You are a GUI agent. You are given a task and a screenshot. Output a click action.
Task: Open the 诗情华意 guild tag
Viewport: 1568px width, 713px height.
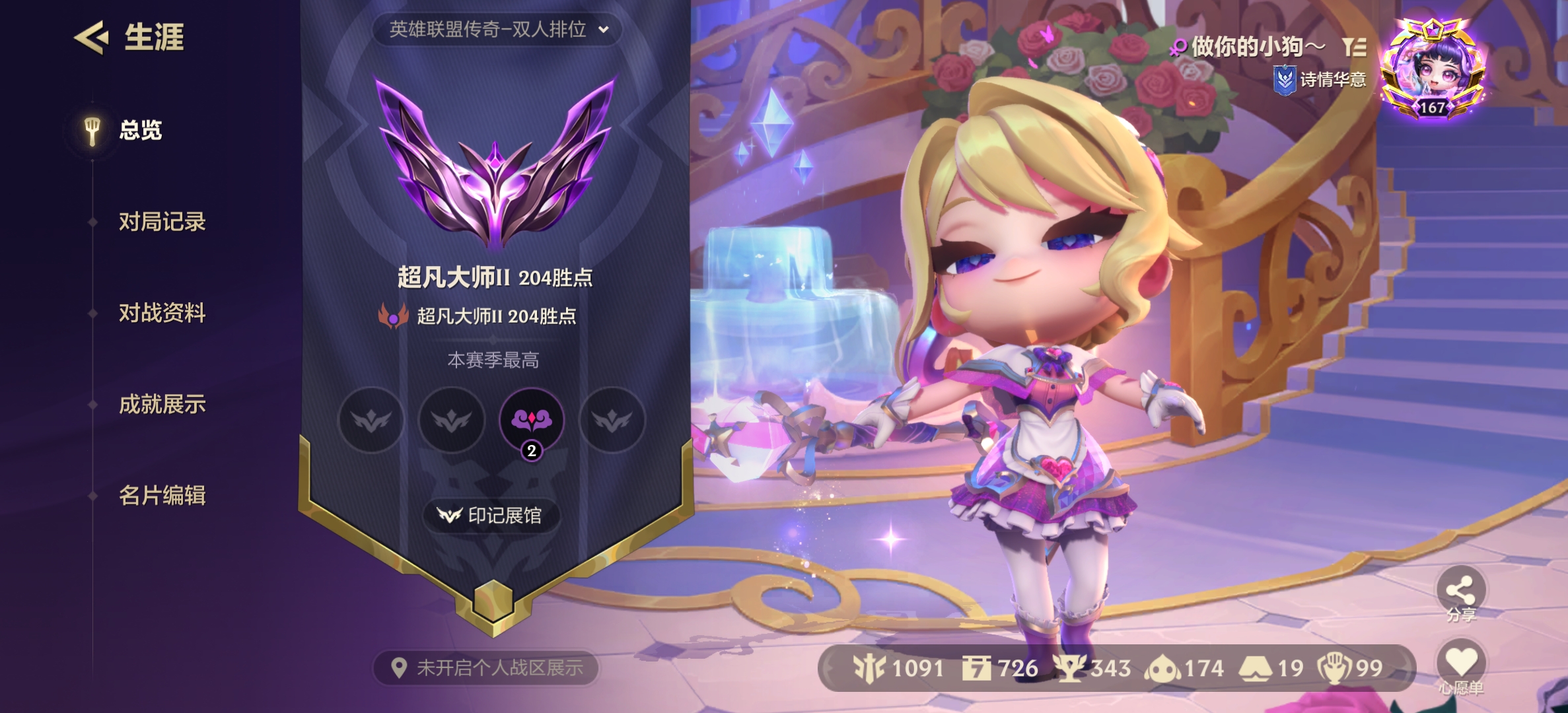click(x=1320, y=80)
